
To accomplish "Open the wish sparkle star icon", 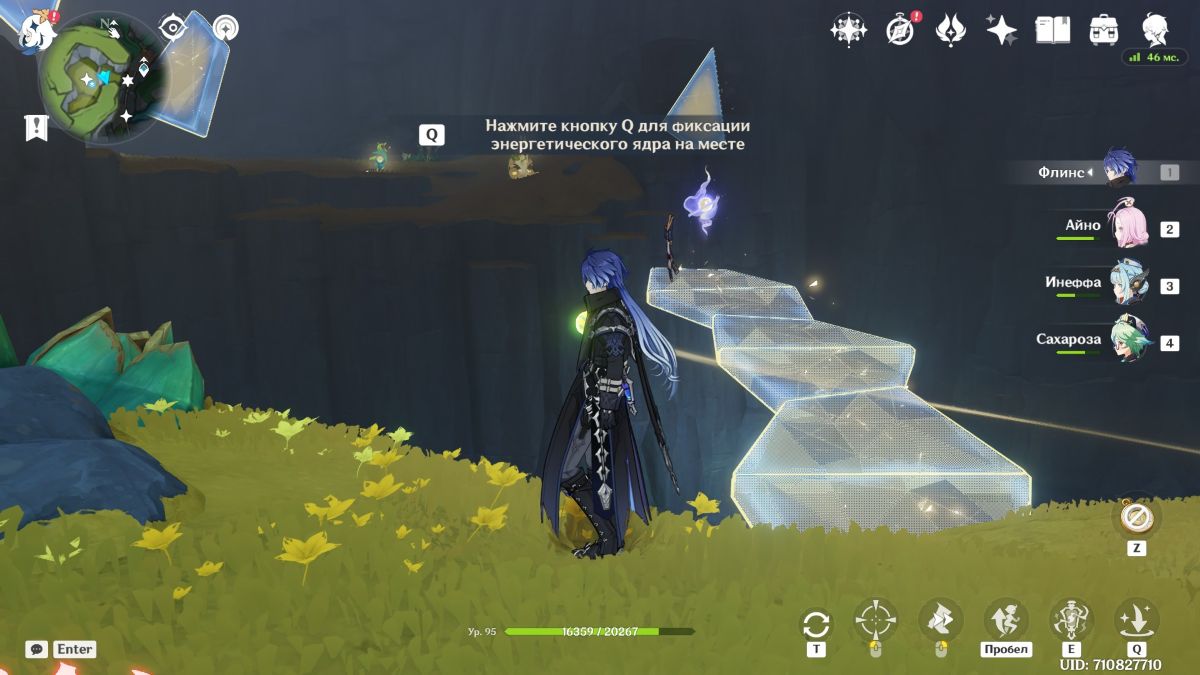I will click(x=1001, y=30).
